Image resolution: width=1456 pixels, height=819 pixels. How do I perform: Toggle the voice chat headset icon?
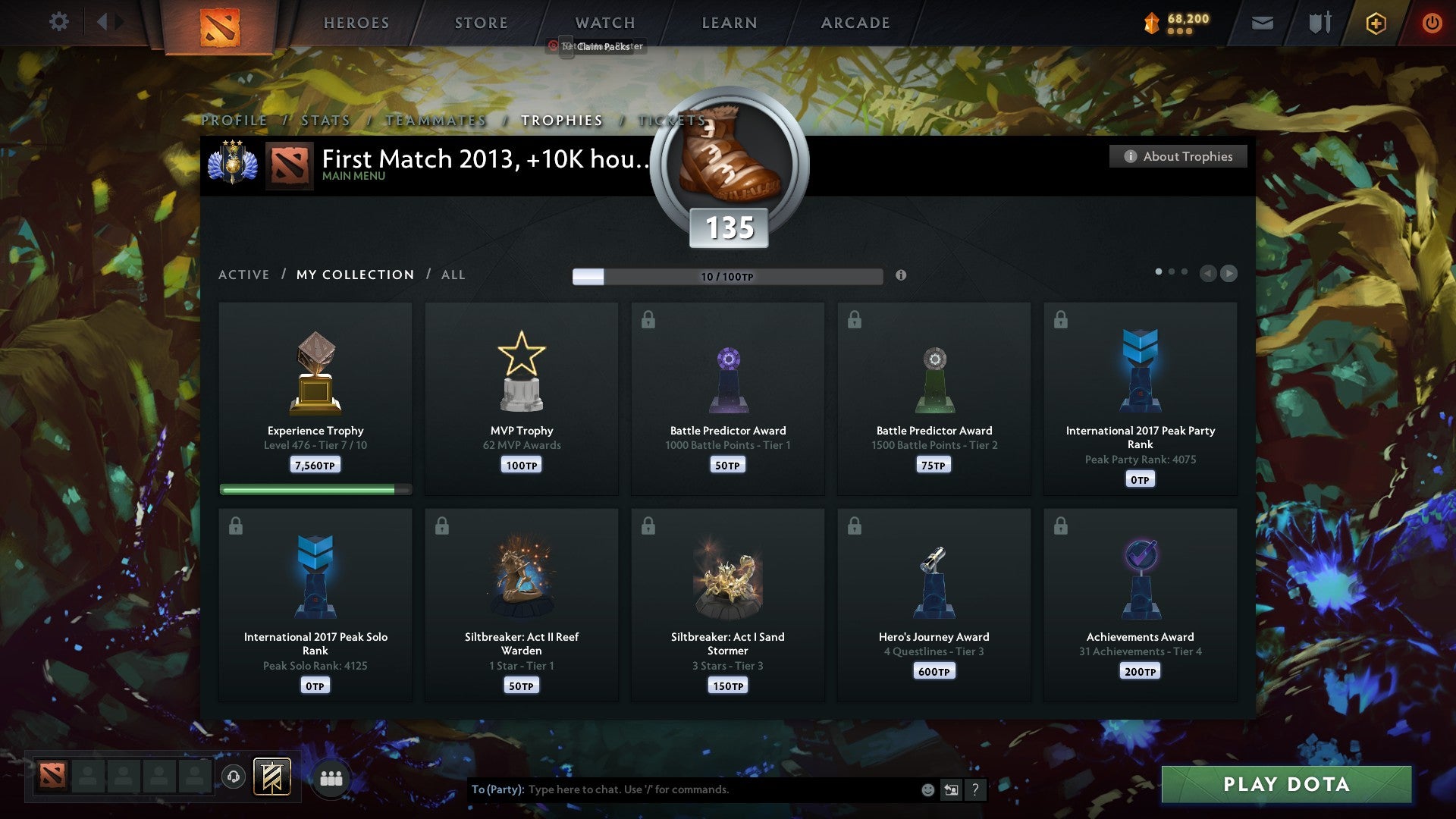click(233, 776)
